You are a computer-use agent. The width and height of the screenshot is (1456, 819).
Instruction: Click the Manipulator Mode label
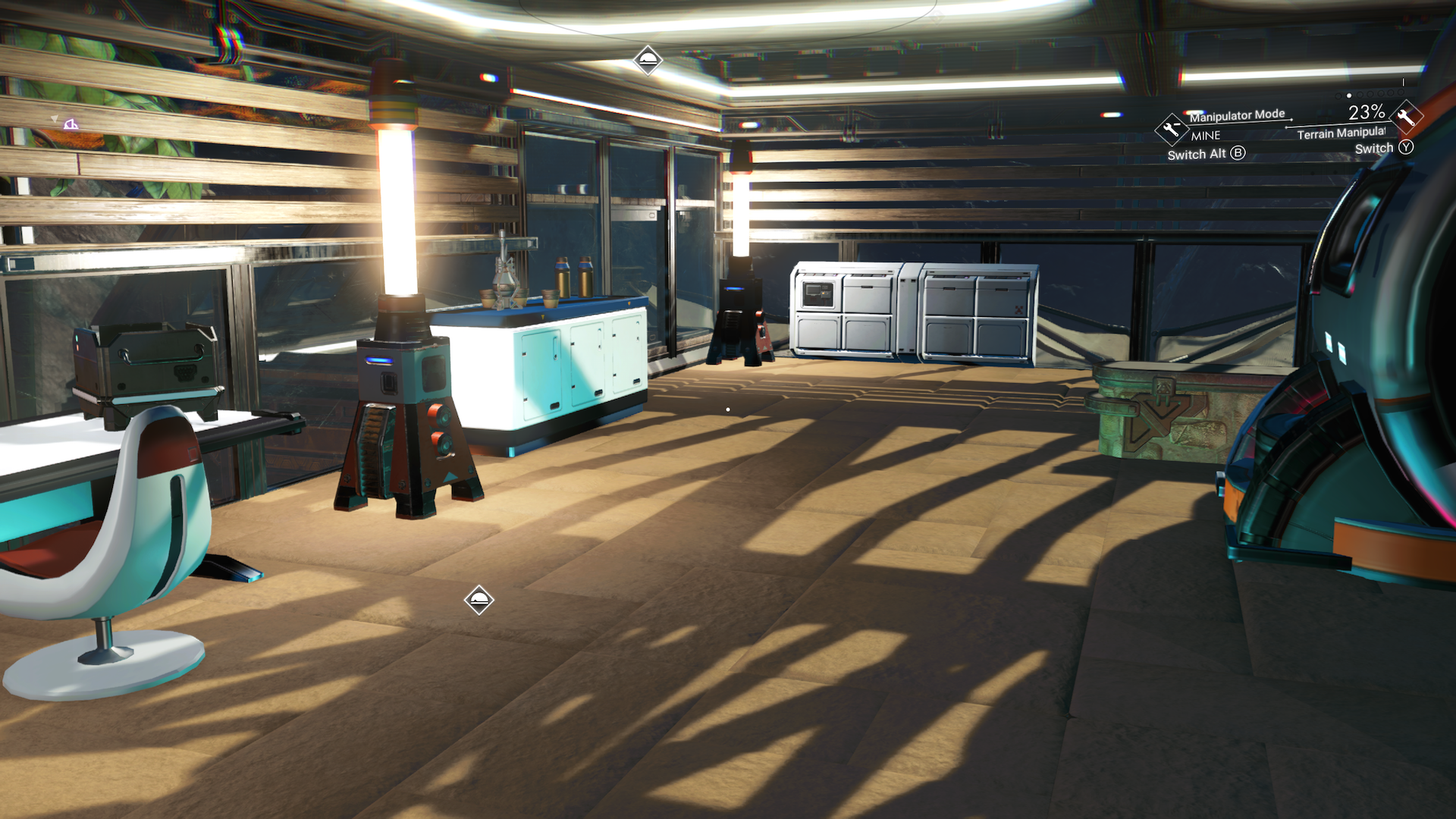click(x=1238, y=115)
